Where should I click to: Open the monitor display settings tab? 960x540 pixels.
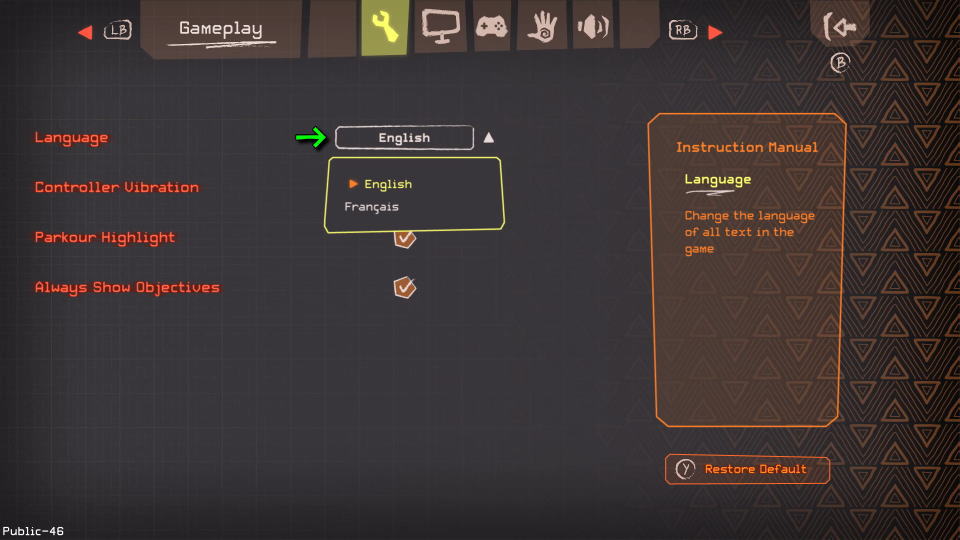[439, 26]
